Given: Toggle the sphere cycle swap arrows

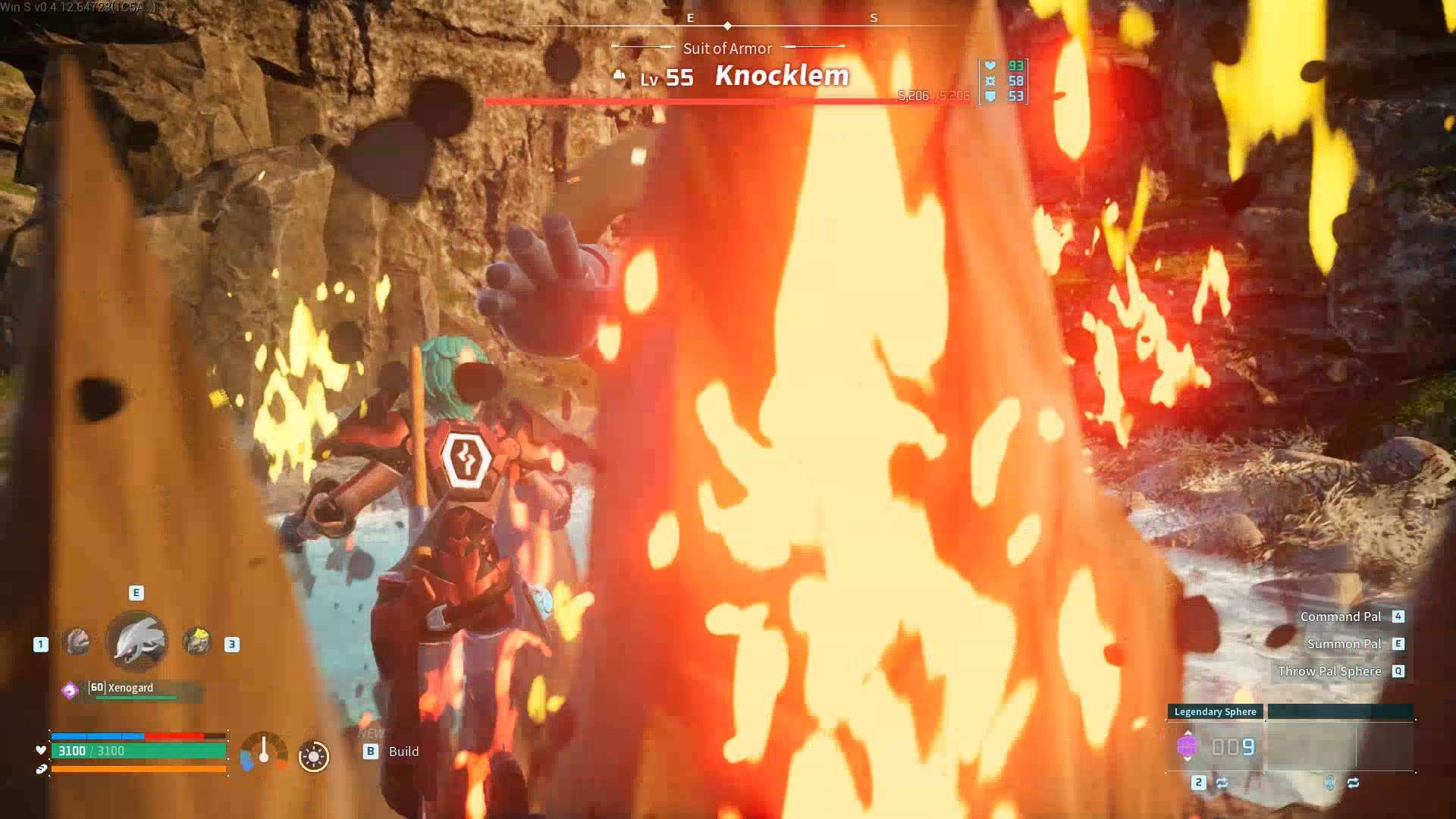Looking at the screenshot, I should pos(1222,782).
